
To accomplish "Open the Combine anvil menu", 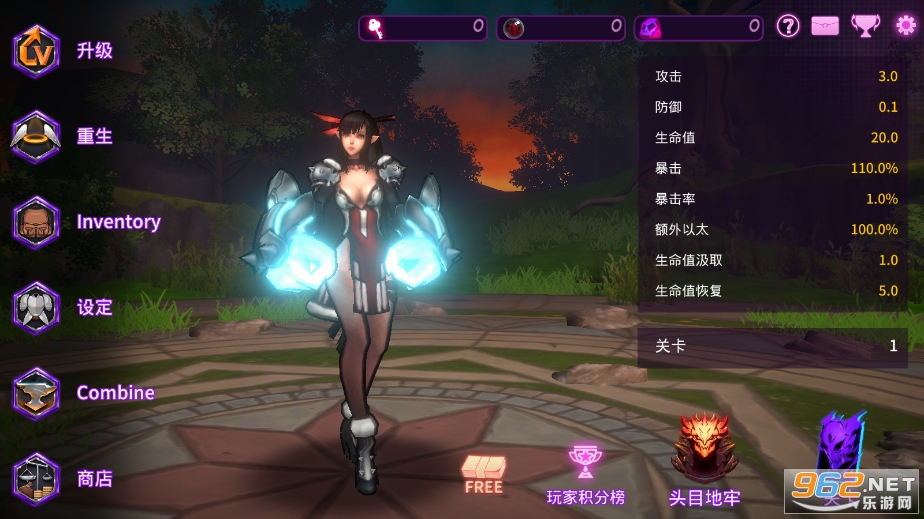I will 37,393.
